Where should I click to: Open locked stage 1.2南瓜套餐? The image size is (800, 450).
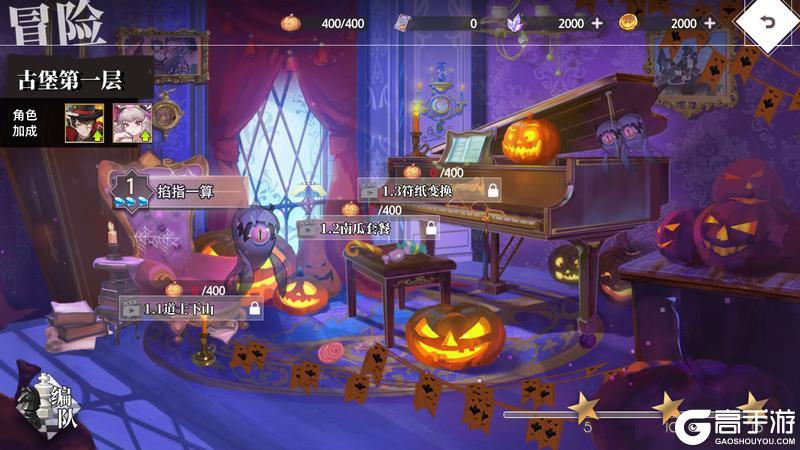click(367, 228)
